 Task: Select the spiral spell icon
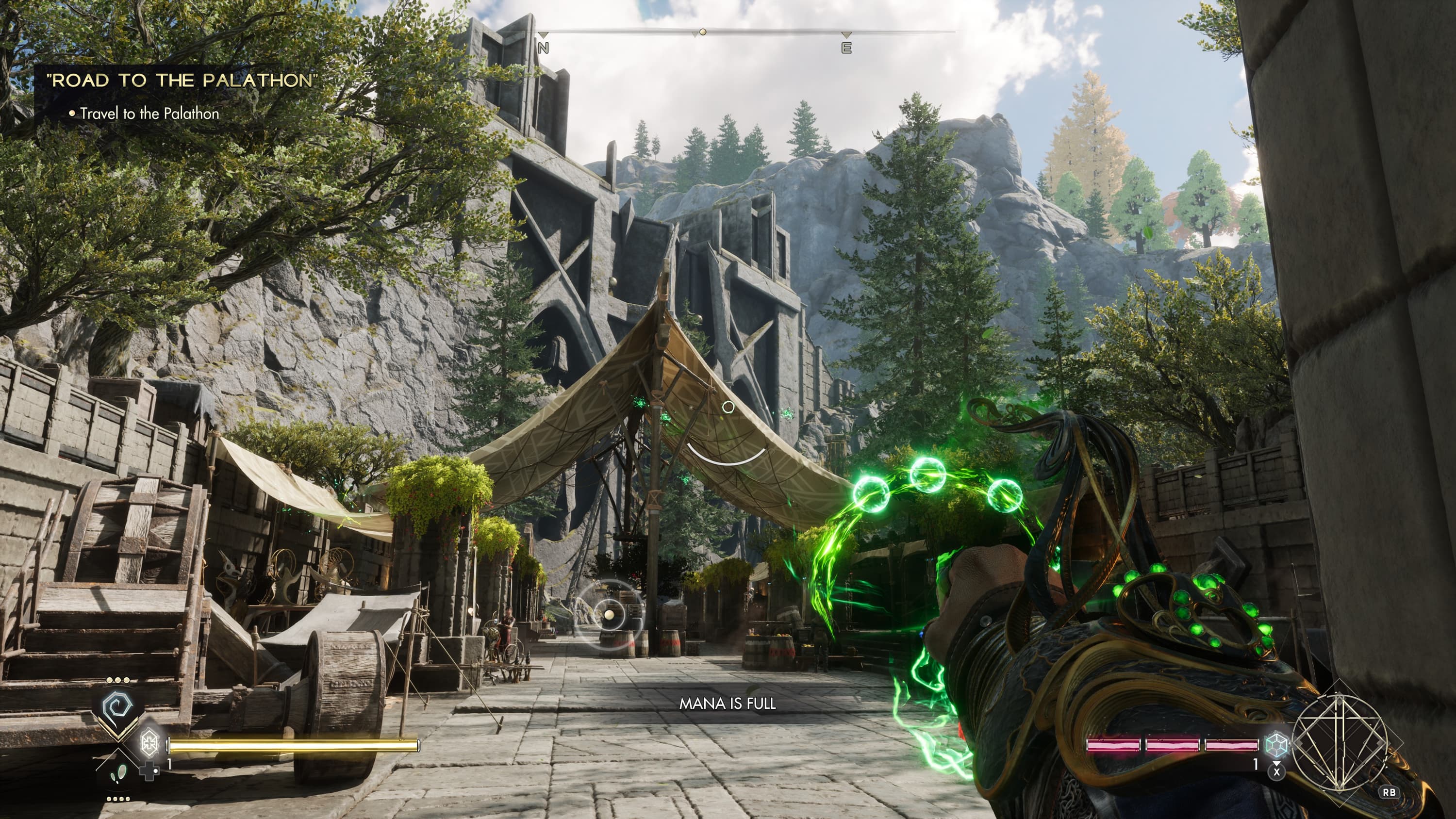(x=117, y=707)
